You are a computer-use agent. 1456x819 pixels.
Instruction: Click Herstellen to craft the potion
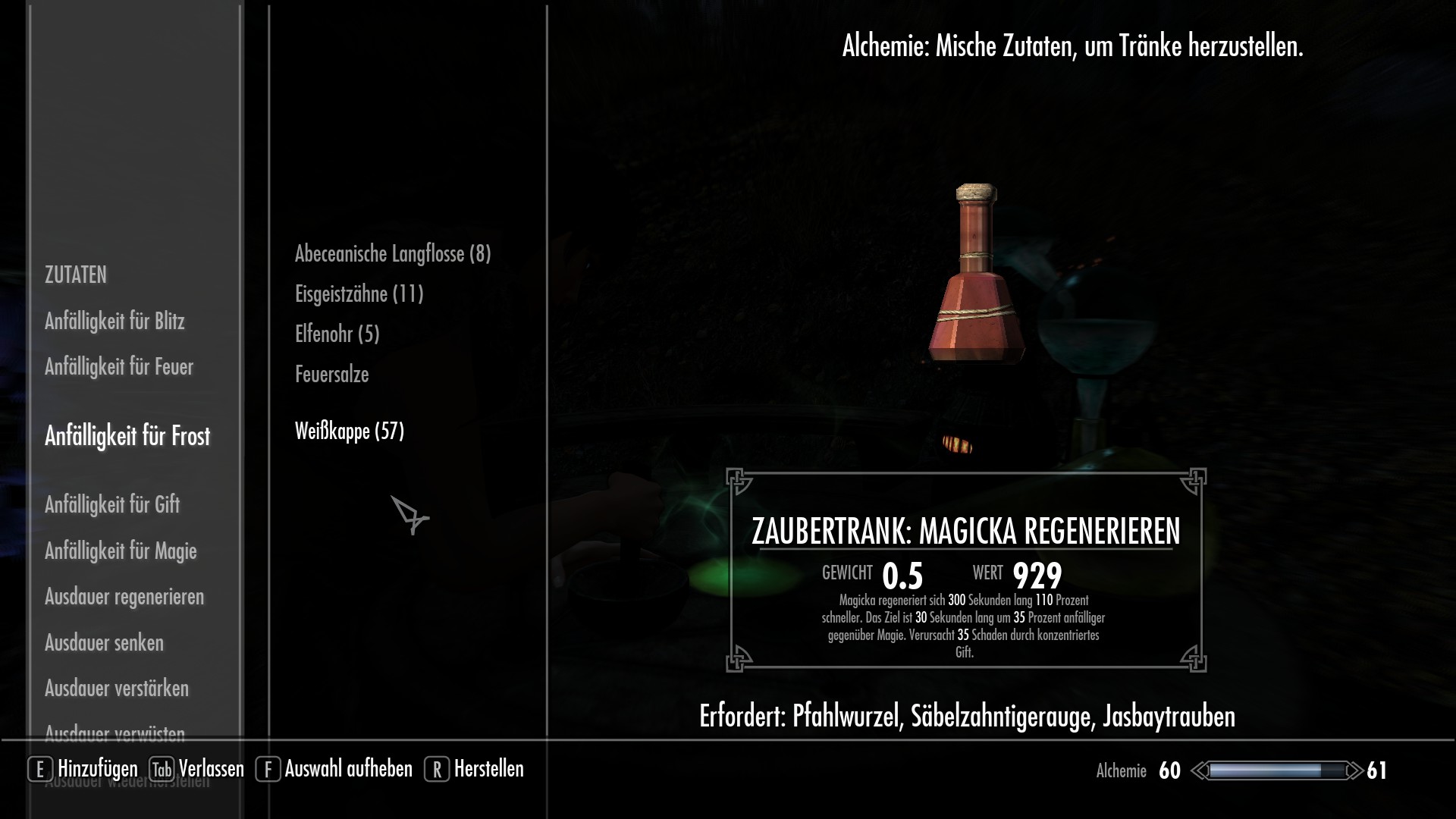click(488, 769)
